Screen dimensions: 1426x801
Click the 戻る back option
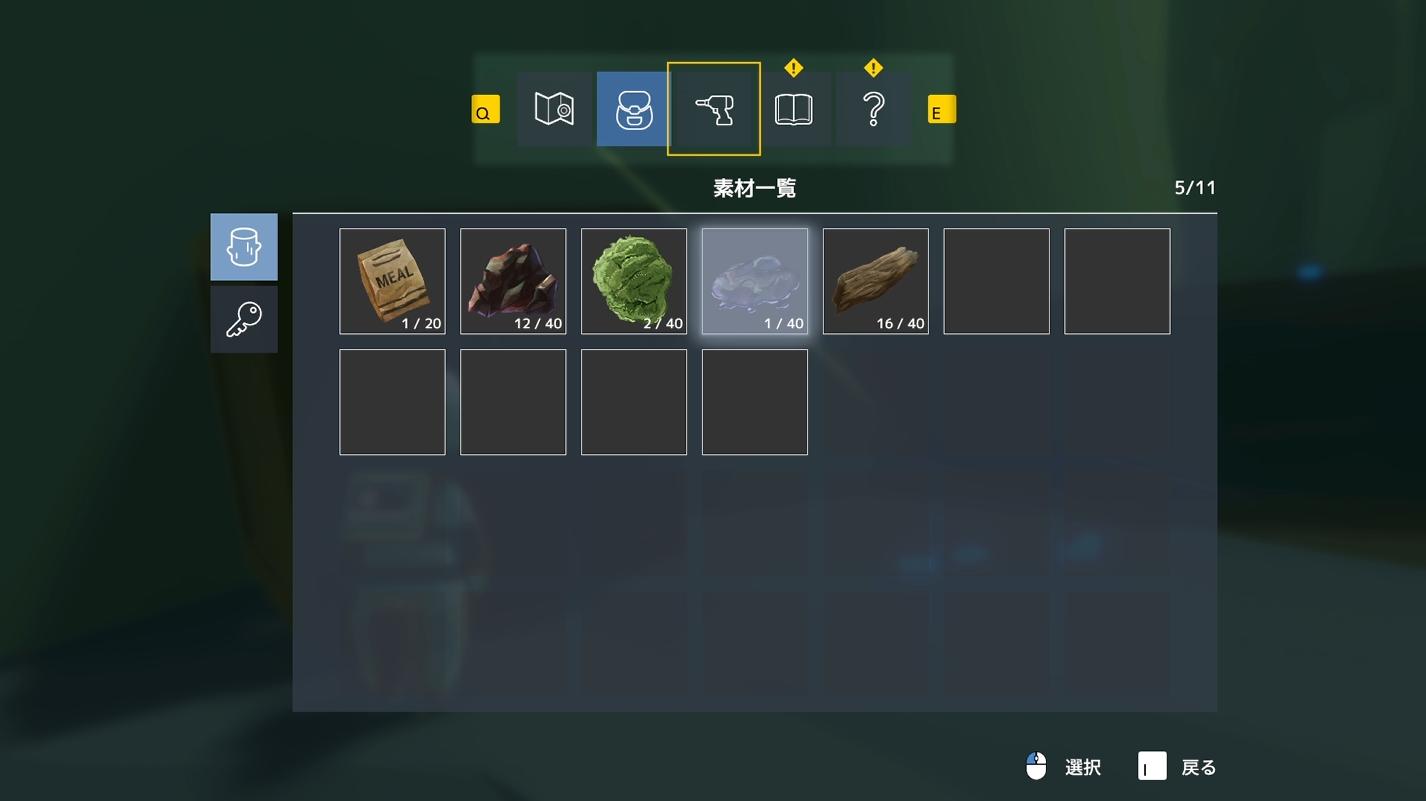1196,766
